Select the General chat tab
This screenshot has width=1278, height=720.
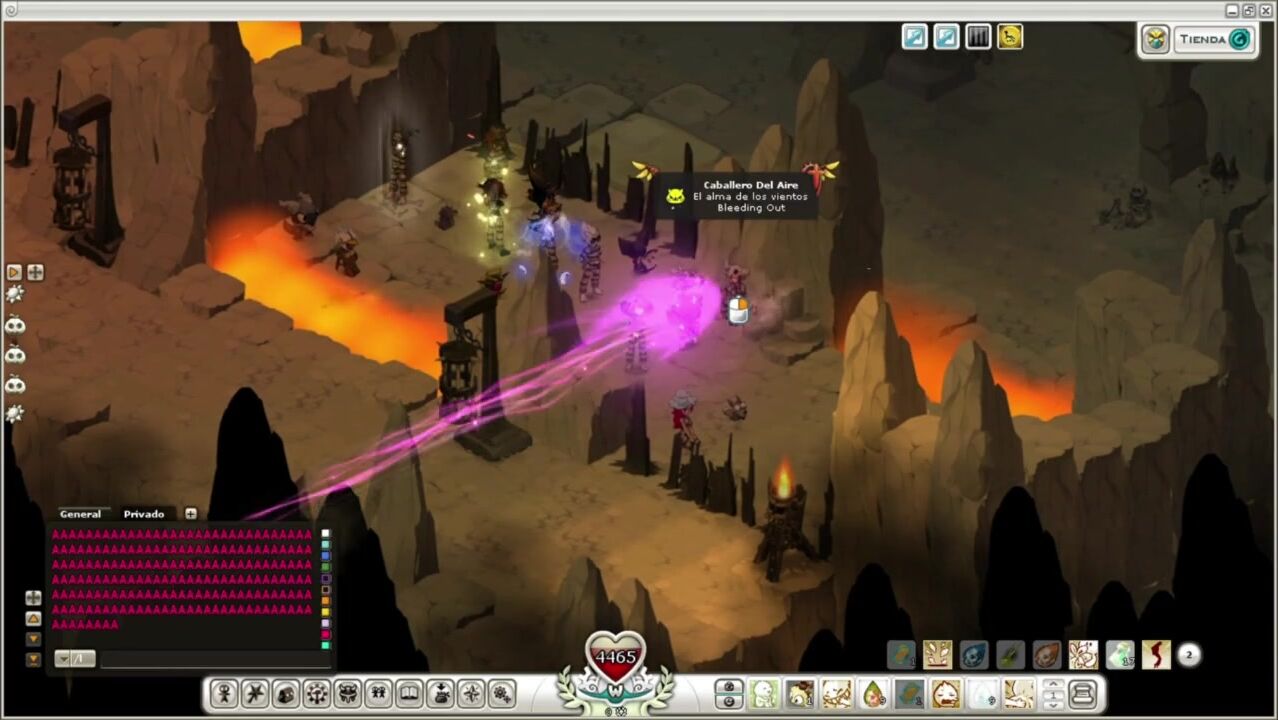tap(80, 514)
